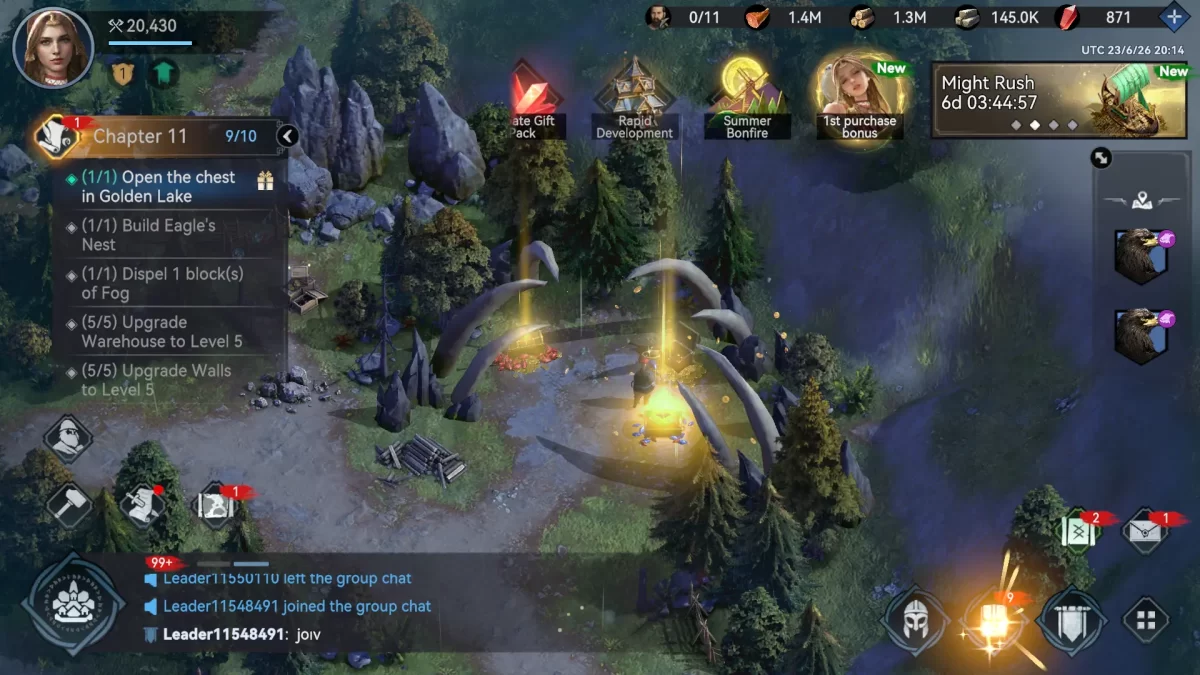
Task: Select the Upgrade Warehouse to Level 5 quest
Action: click(x=160, y=332)
